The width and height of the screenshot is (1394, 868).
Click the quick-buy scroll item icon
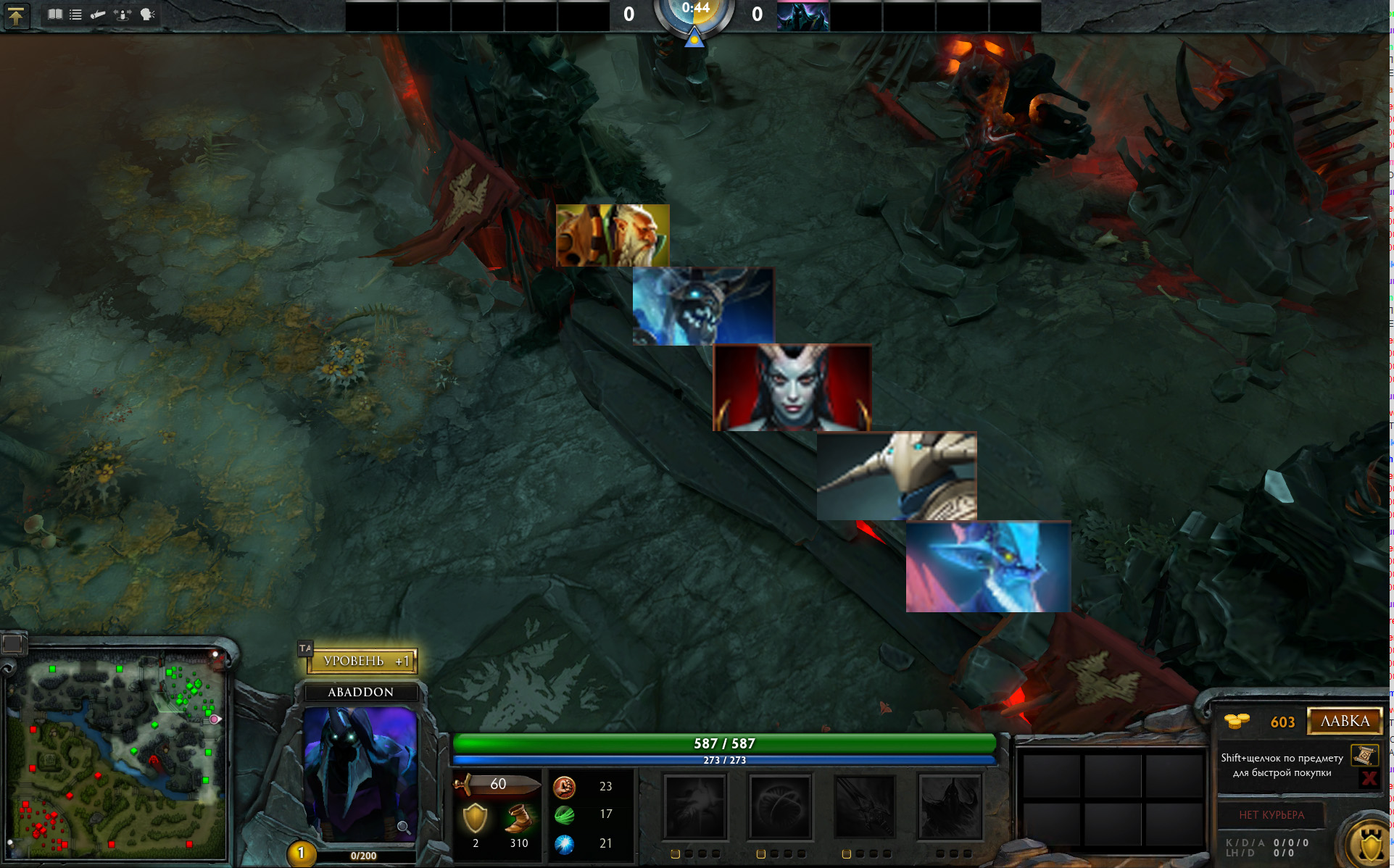(1364, 756)
